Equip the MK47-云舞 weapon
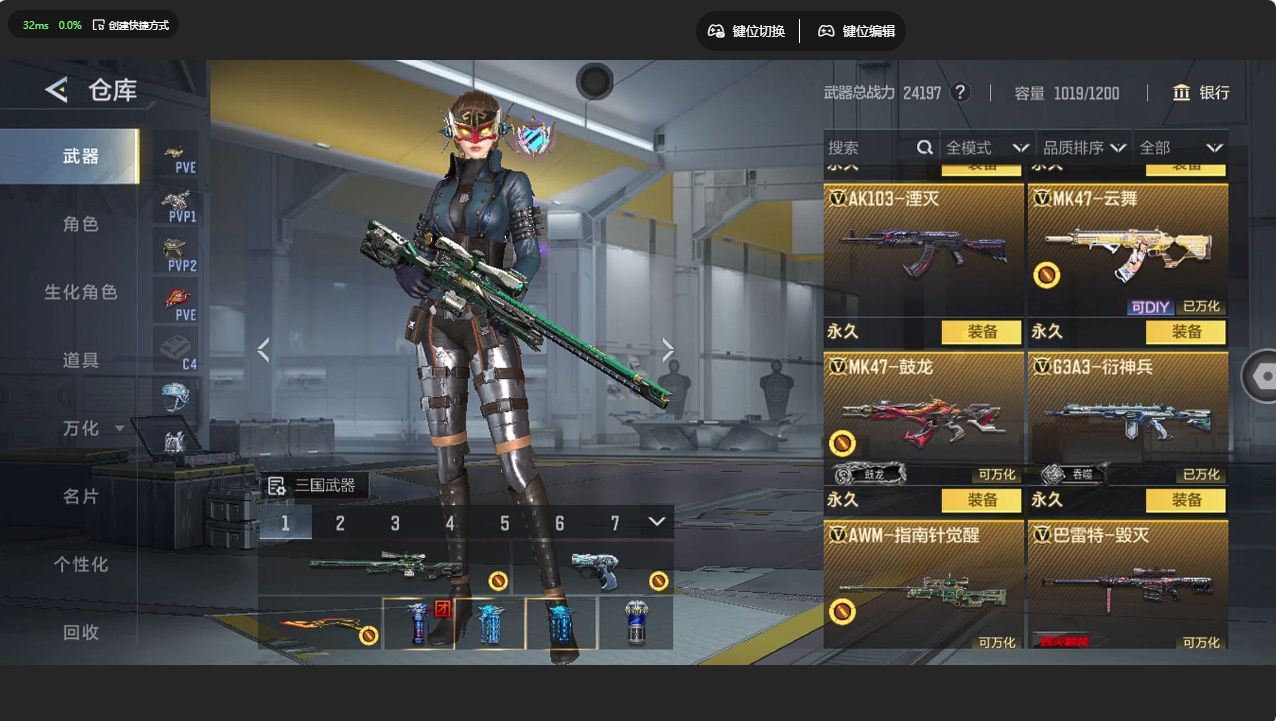1276x721 pixels. (1186, 332)
